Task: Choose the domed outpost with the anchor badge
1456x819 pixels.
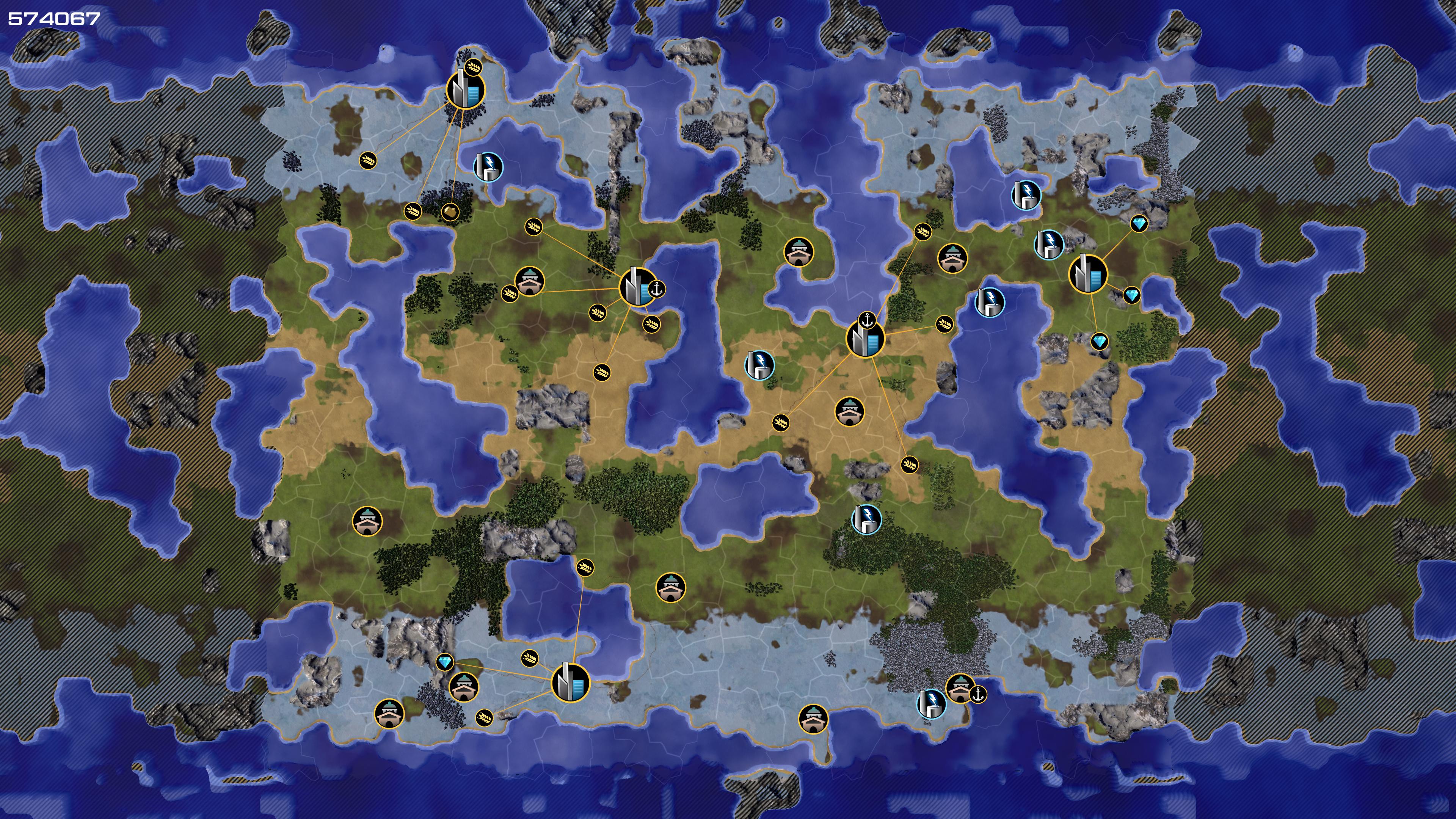Action: [x=960, y=689]
